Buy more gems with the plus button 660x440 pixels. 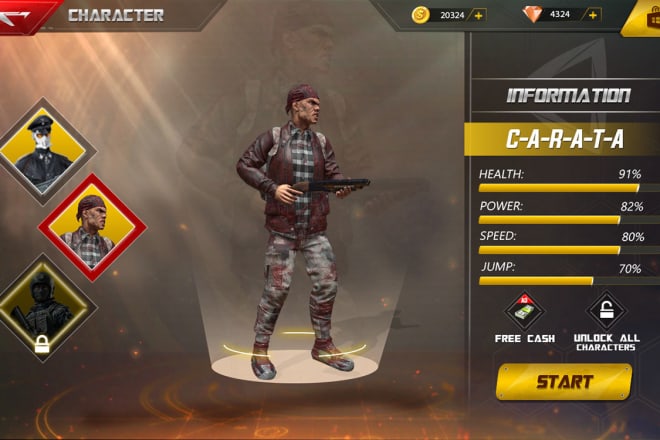pyautogui.click(x=593, y=15)
